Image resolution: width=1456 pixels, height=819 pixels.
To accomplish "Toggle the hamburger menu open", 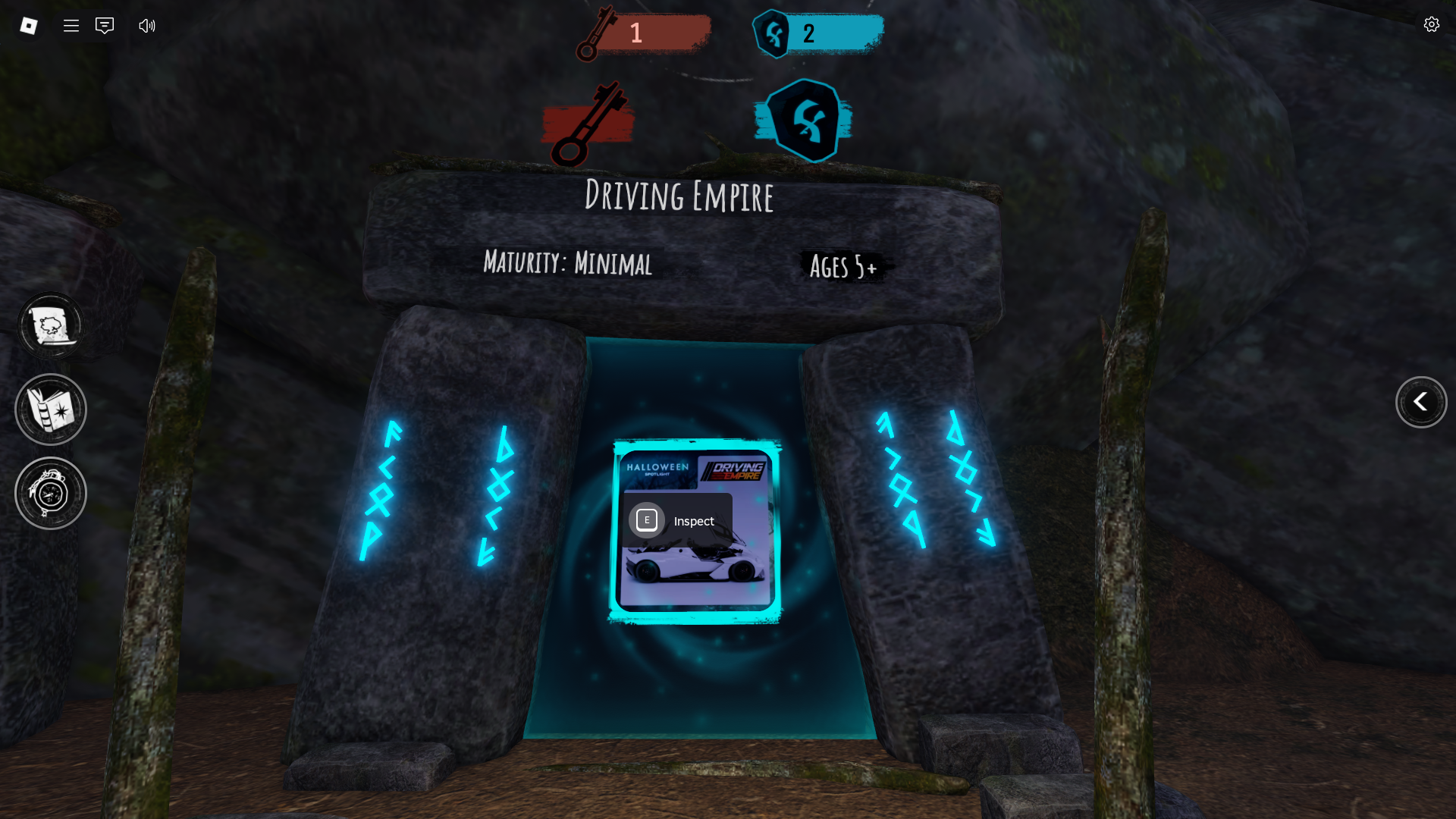I will point(71,25).
